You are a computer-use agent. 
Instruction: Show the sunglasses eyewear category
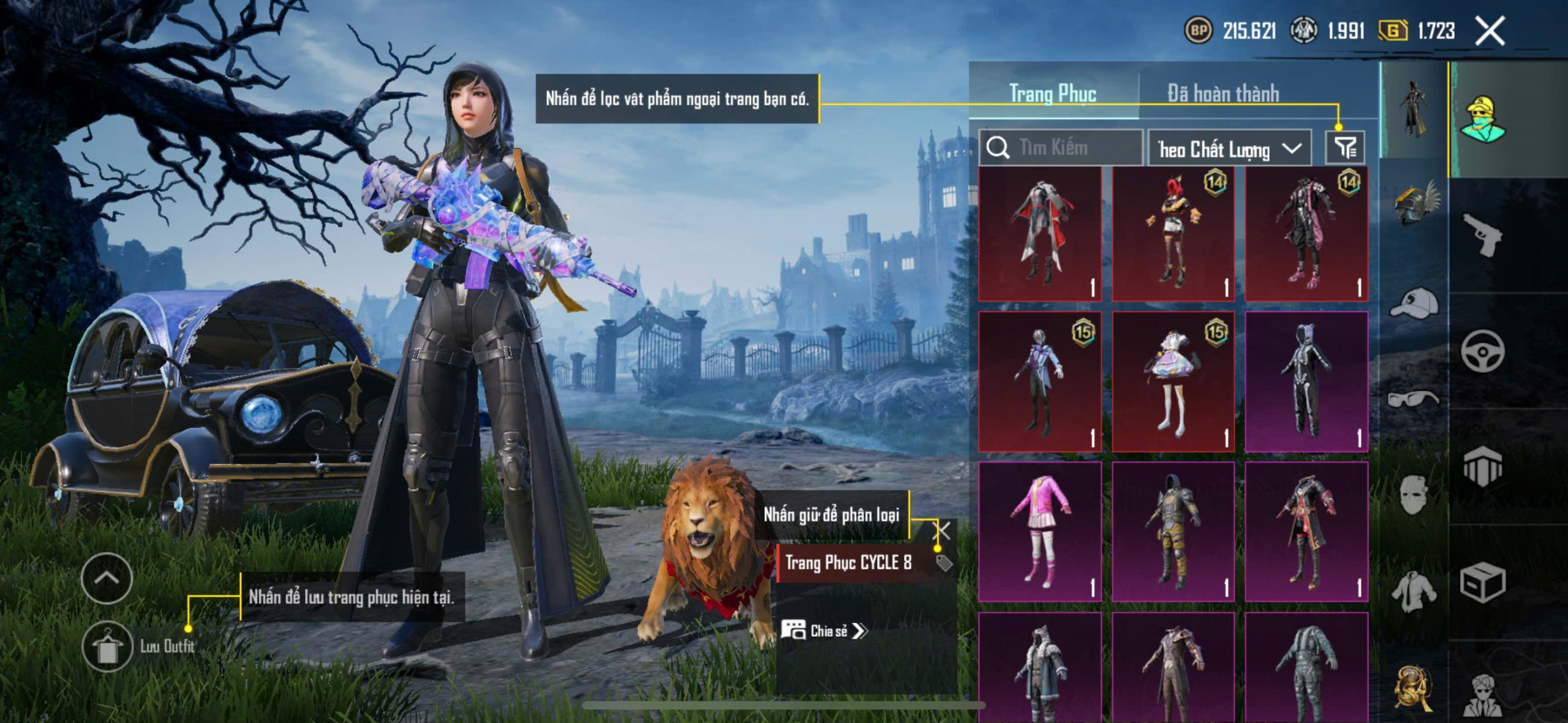(x=1414, y=399)
